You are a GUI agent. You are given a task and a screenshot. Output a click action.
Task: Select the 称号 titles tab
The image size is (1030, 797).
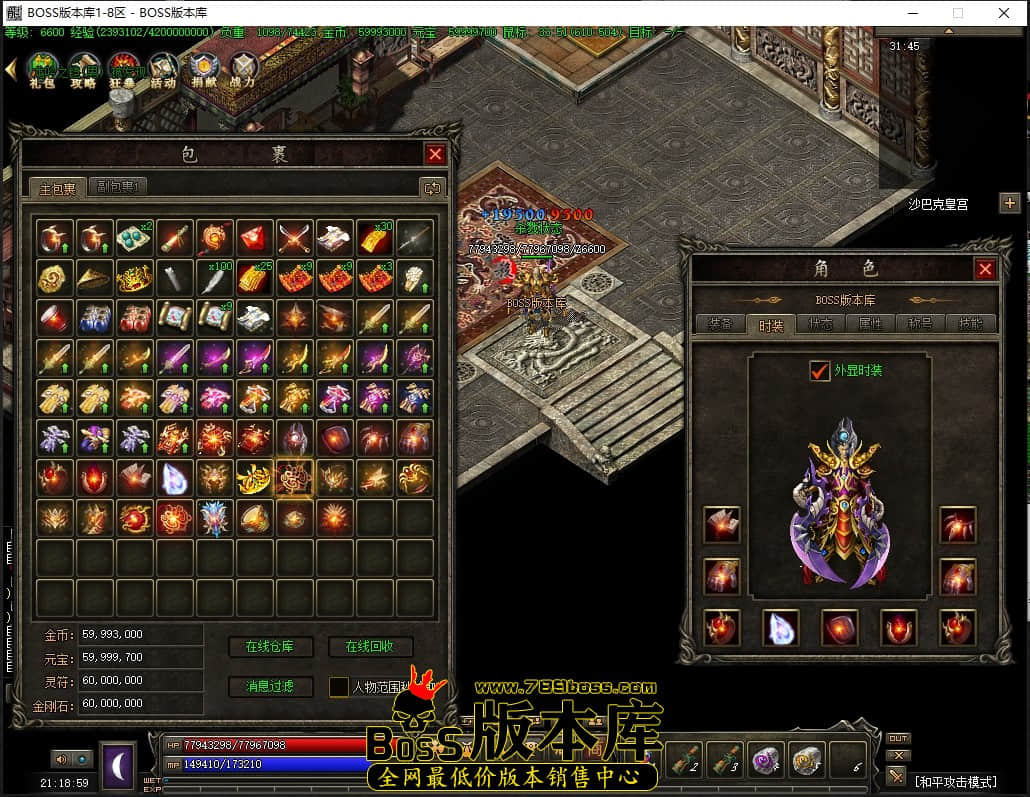[x=920, y=324]
